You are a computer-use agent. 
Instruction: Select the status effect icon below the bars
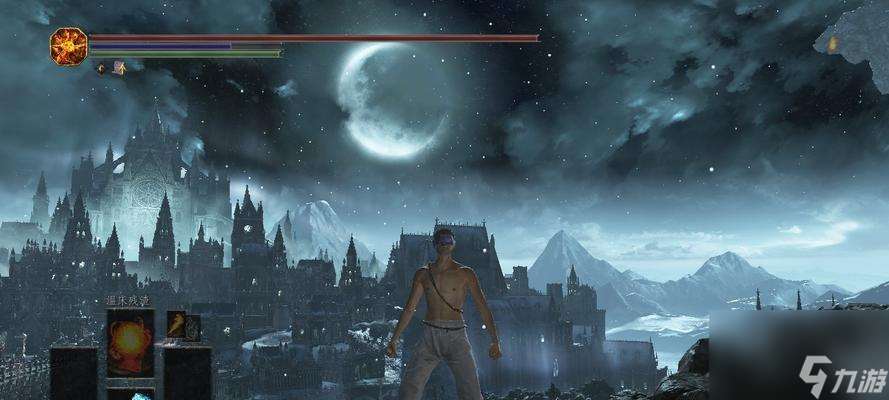pyautogui.click(x=119, y=68)
